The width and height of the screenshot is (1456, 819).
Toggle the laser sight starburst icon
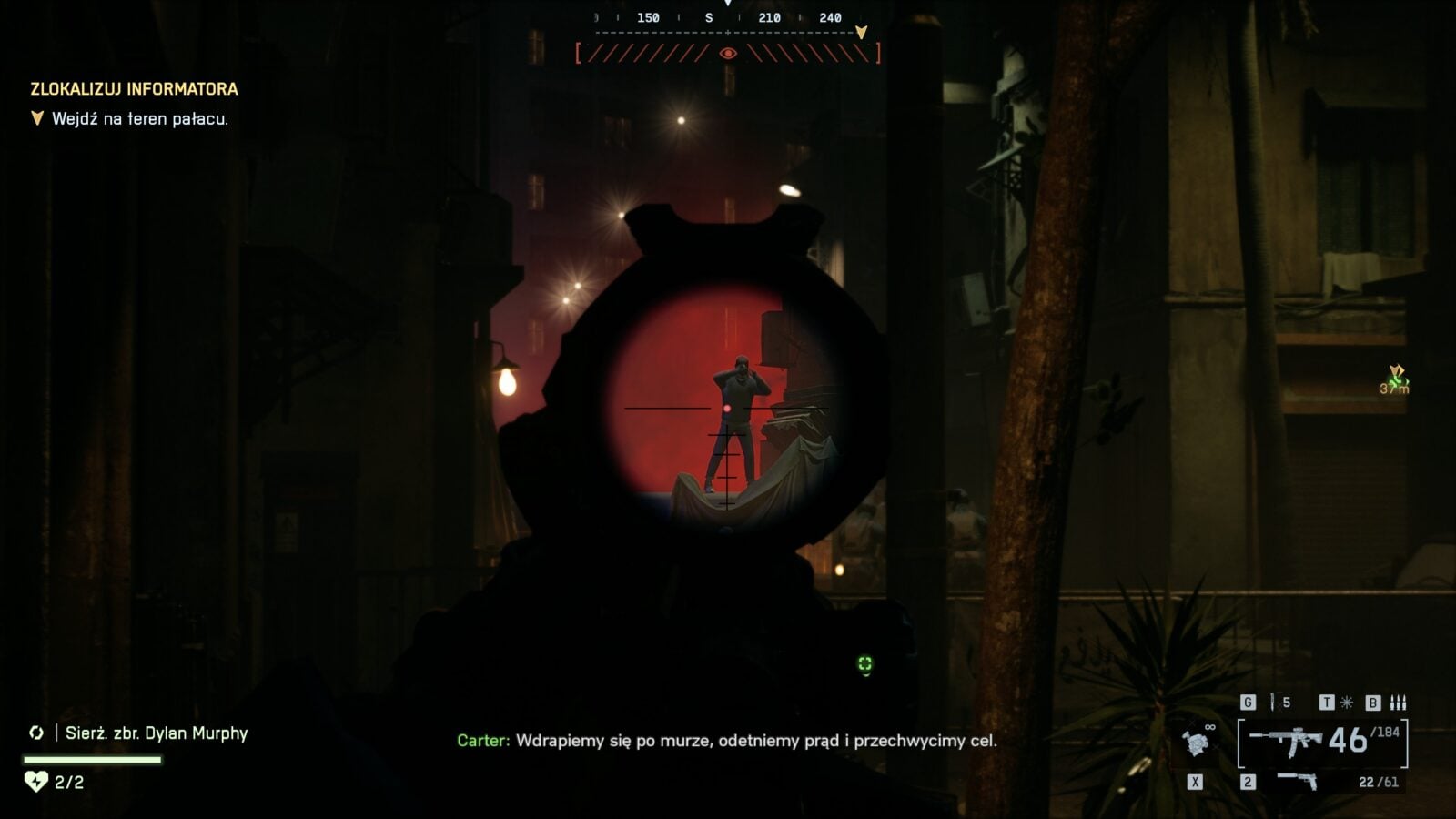point(1347,703)
